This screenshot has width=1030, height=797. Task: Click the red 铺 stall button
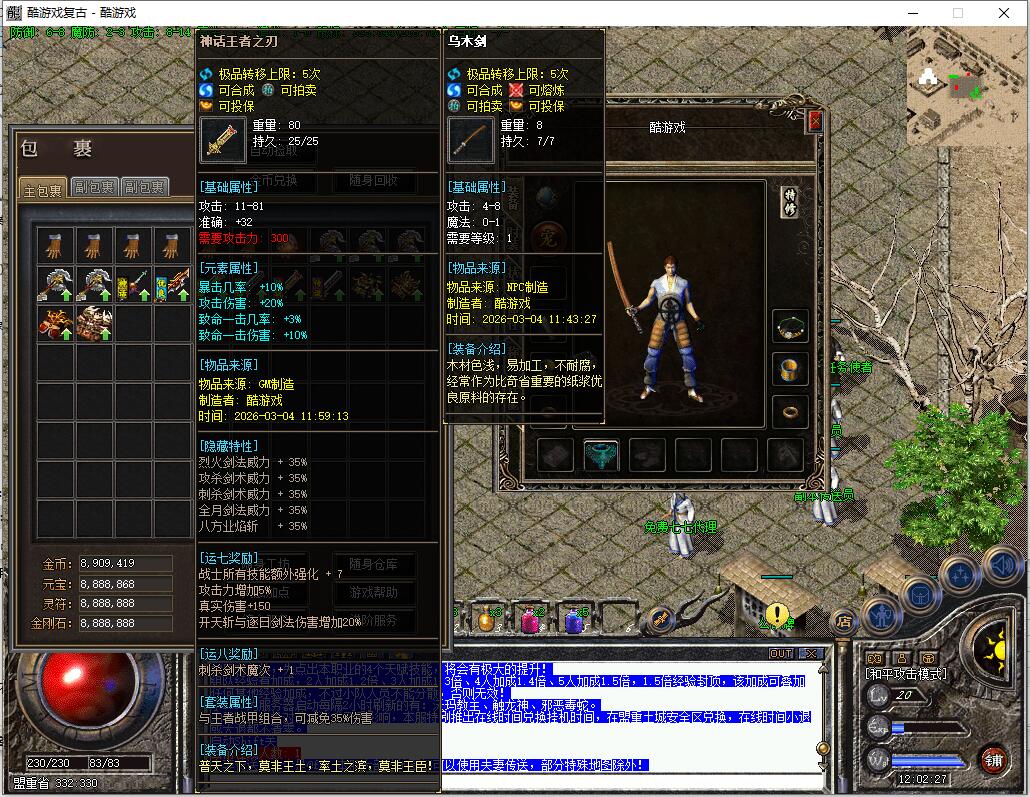tap(993, 759)
